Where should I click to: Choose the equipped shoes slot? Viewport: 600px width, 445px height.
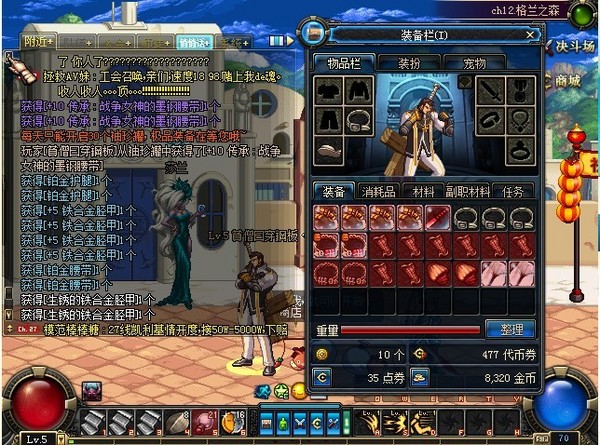(328, 149)
